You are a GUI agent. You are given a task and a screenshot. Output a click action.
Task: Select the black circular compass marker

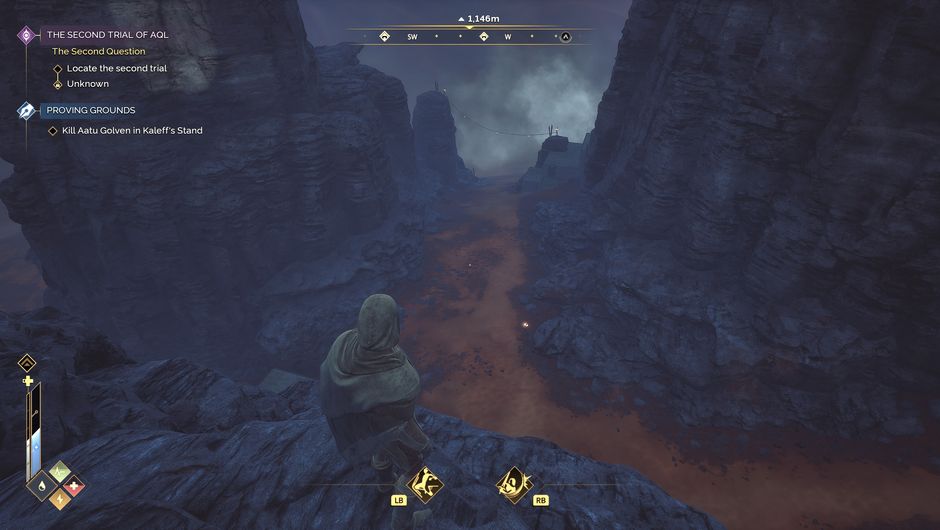point(565,37)
